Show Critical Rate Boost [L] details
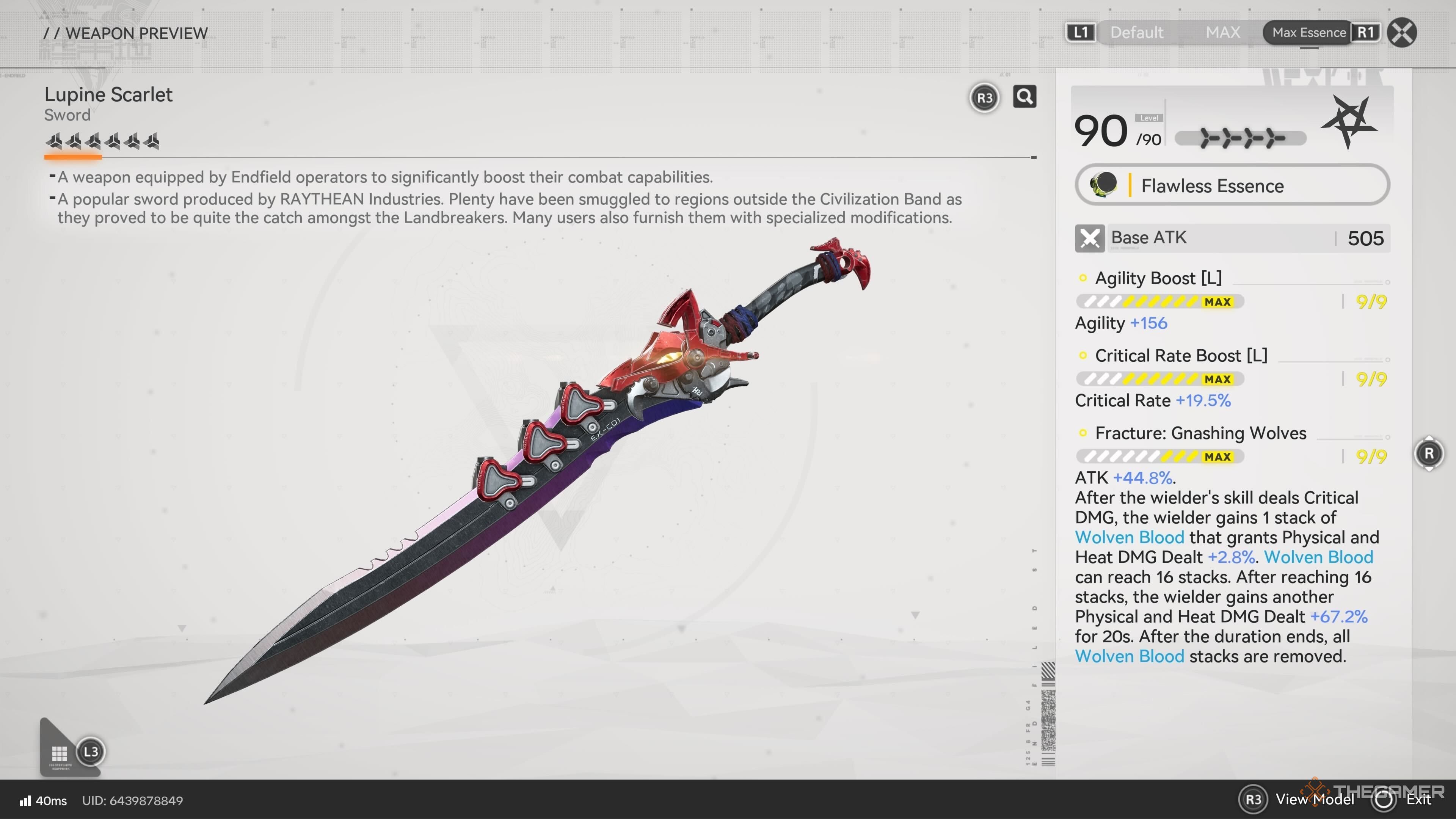1456x819 pixels. (x=1181, y=356)
